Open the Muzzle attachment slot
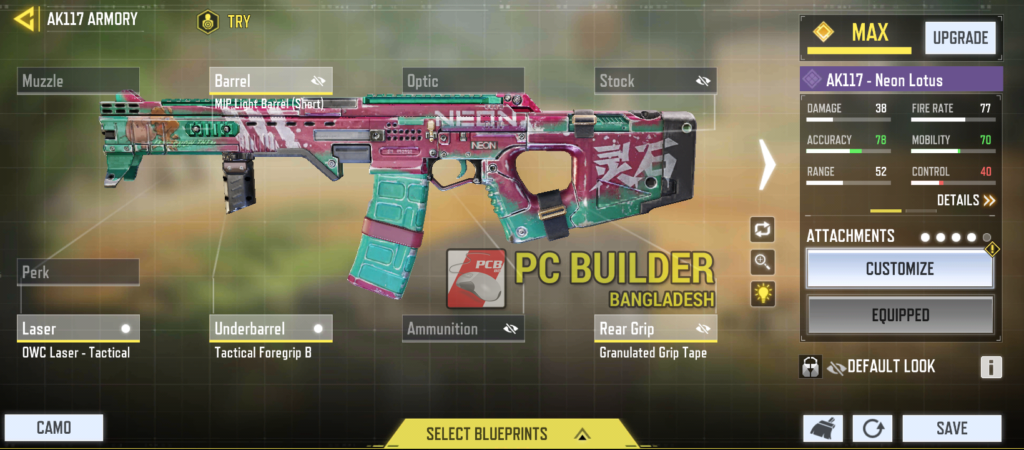Viewport: 1024px width, 450px height. coord(78,81)
